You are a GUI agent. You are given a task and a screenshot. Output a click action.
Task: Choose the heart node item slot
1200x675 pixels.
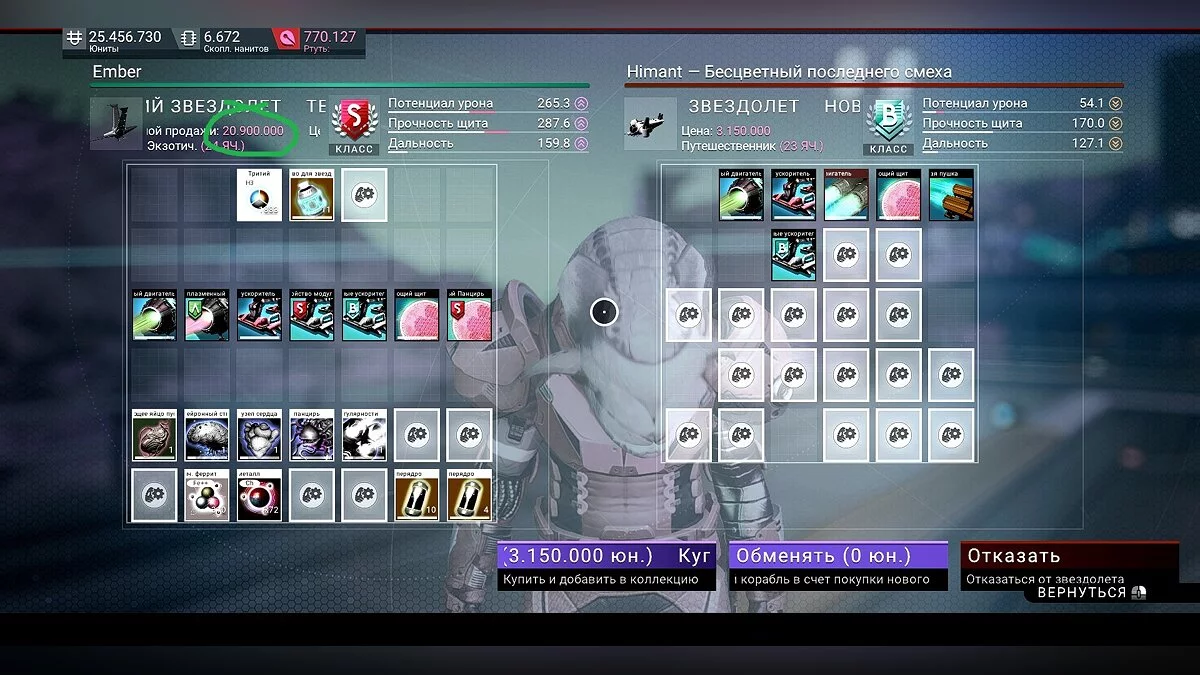click(259, 434)
